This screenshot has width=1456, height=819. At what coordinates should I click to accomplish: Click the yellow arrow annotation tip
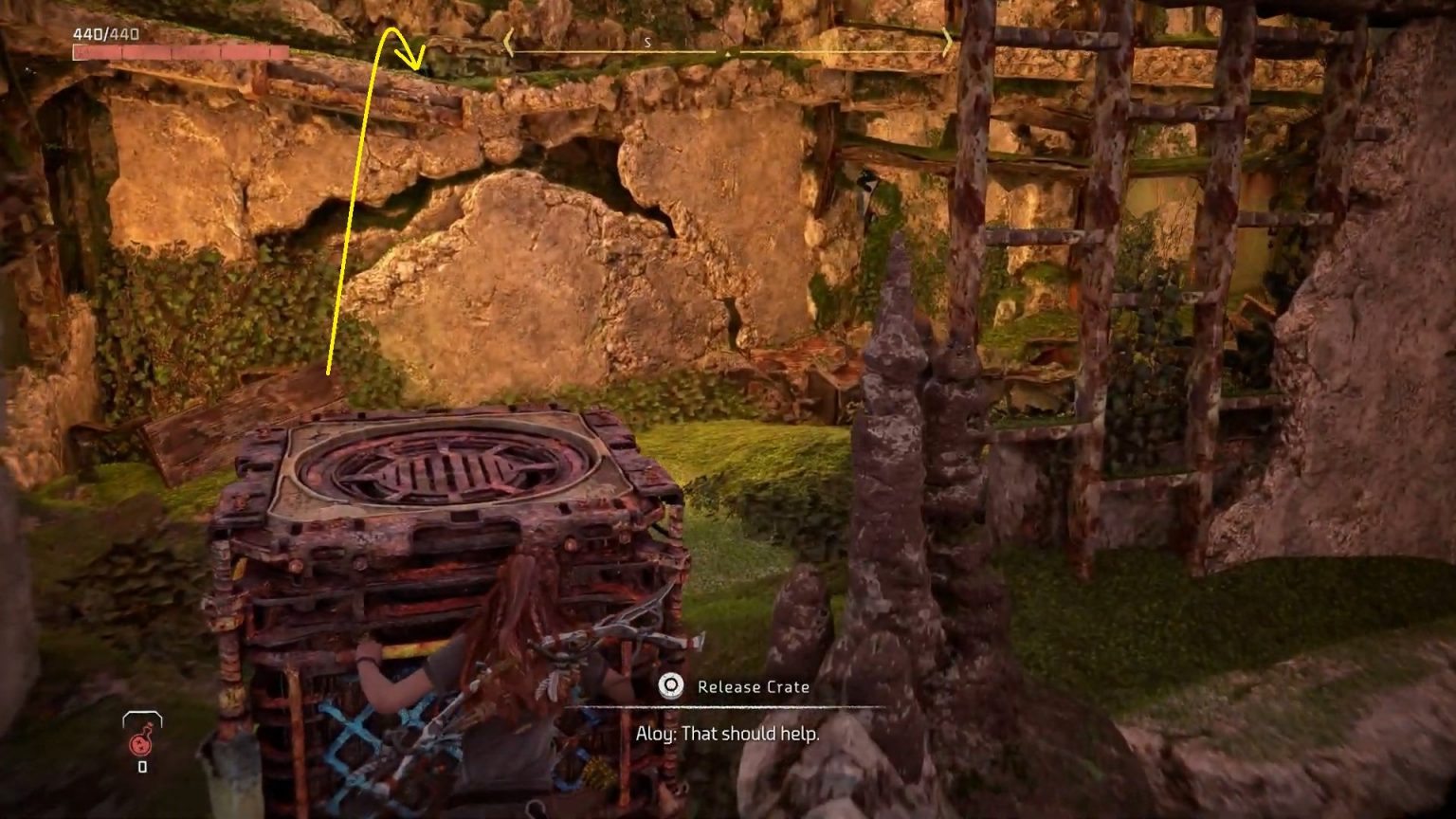[x=414, y=68]
